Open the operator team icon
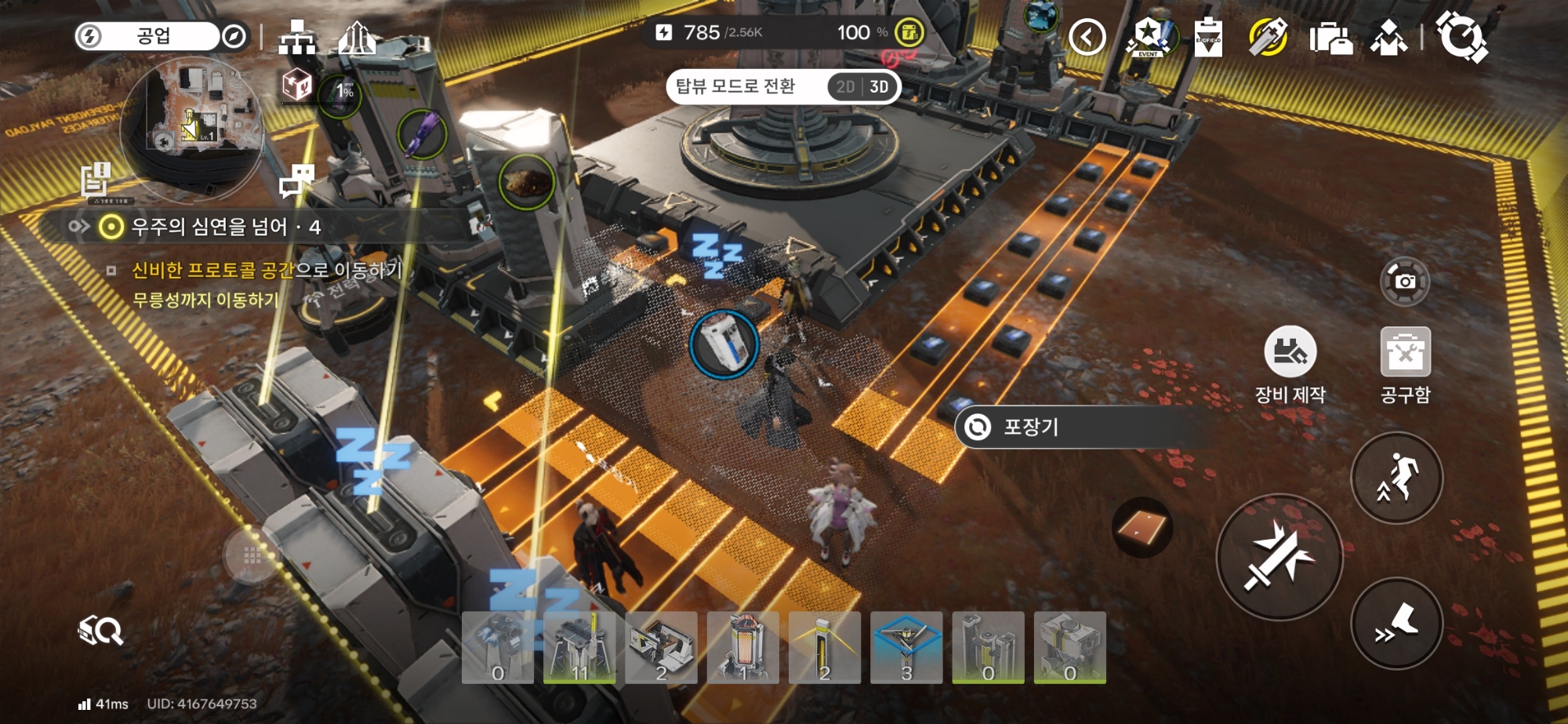The height and width of the screenshot is (724, 1568). coord(1388,38)
